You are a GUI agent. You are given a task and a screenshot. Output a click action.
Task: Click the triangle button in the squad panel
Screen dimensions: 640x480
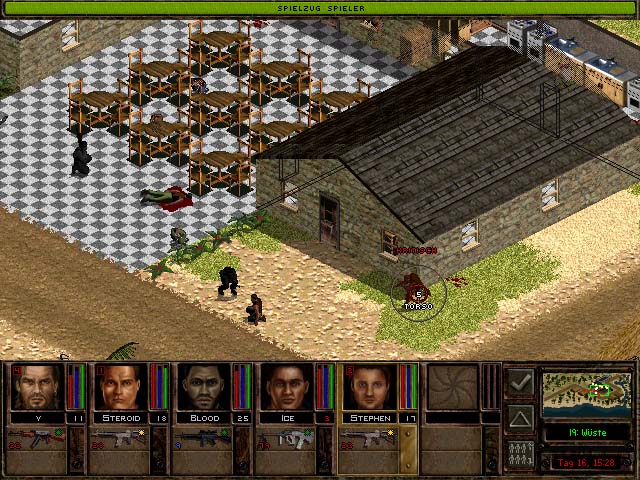click(520, 417)
